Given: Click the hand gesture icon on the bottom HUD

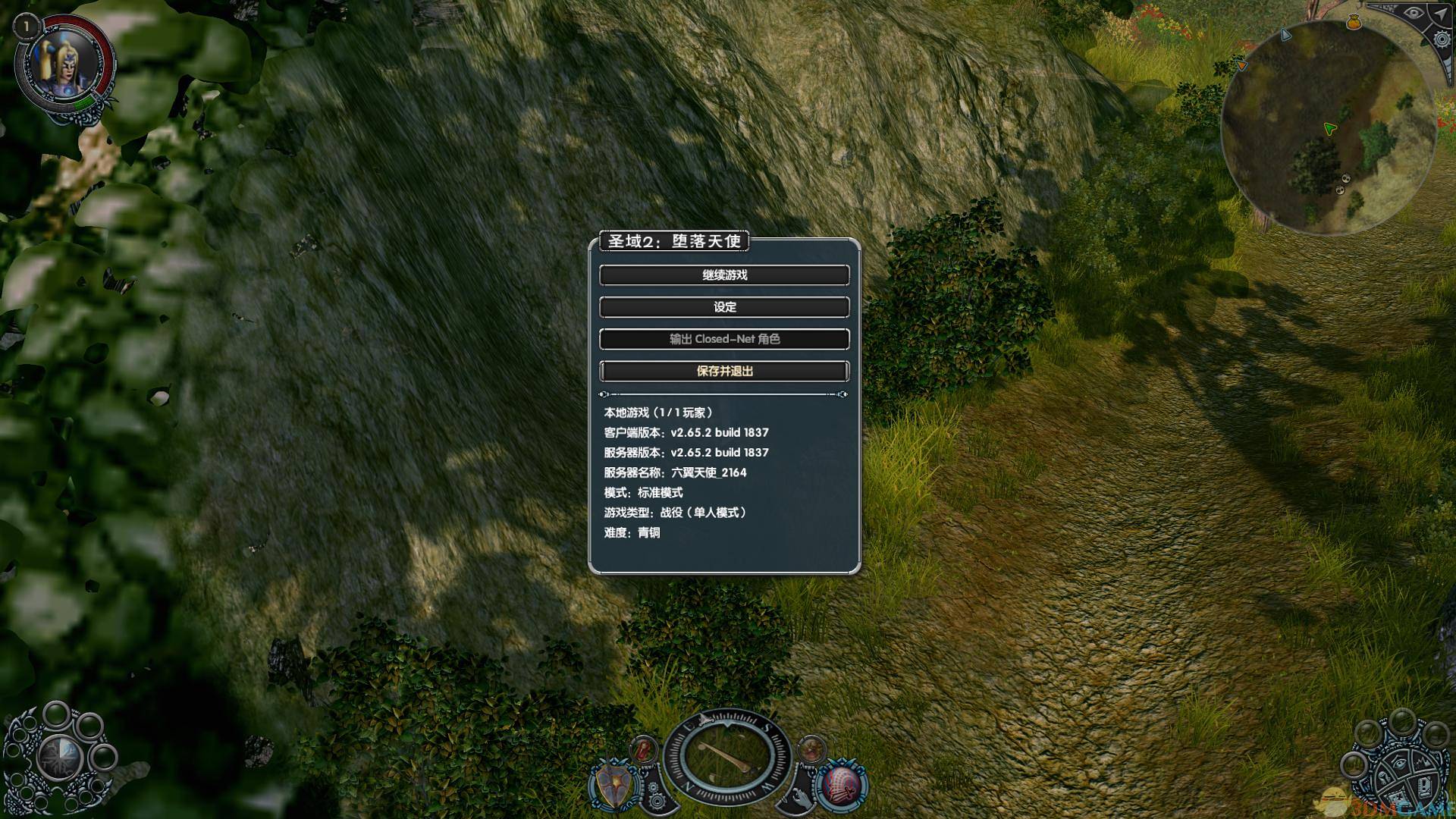Looking at the screenshot, I should tap(801, 798).
